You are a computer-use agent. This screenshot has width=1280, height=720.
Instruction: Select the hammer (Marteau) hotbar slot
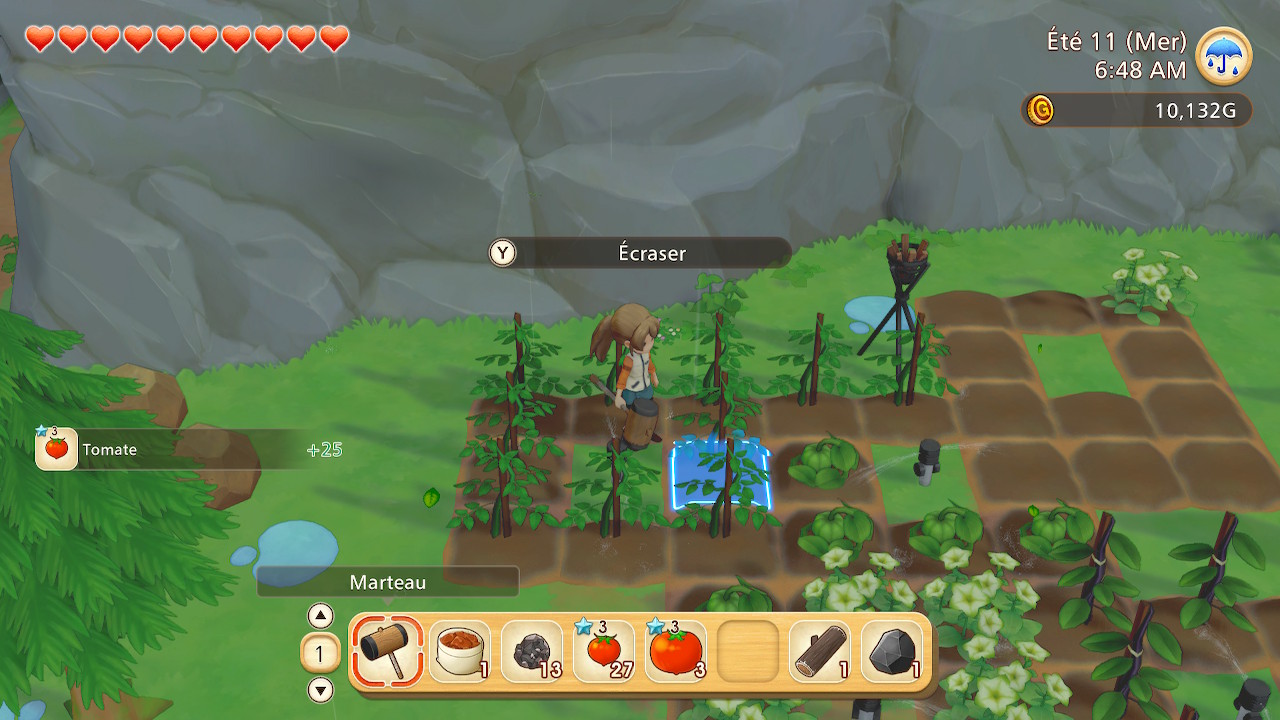(x=387, y=651)
